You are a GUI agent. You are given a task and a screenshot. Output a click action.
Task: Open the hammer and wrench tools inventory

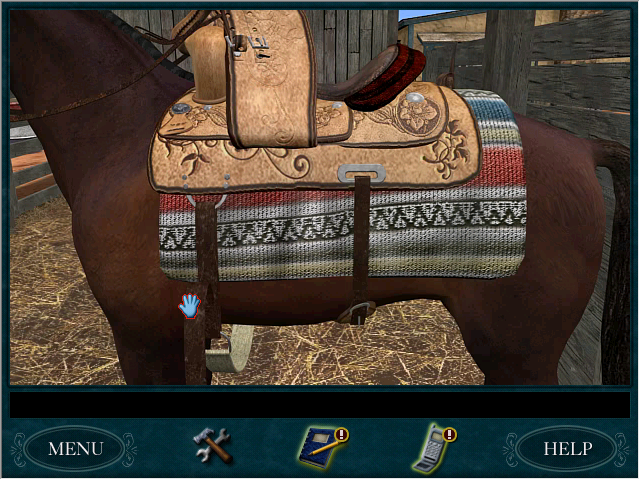[212, 445]
